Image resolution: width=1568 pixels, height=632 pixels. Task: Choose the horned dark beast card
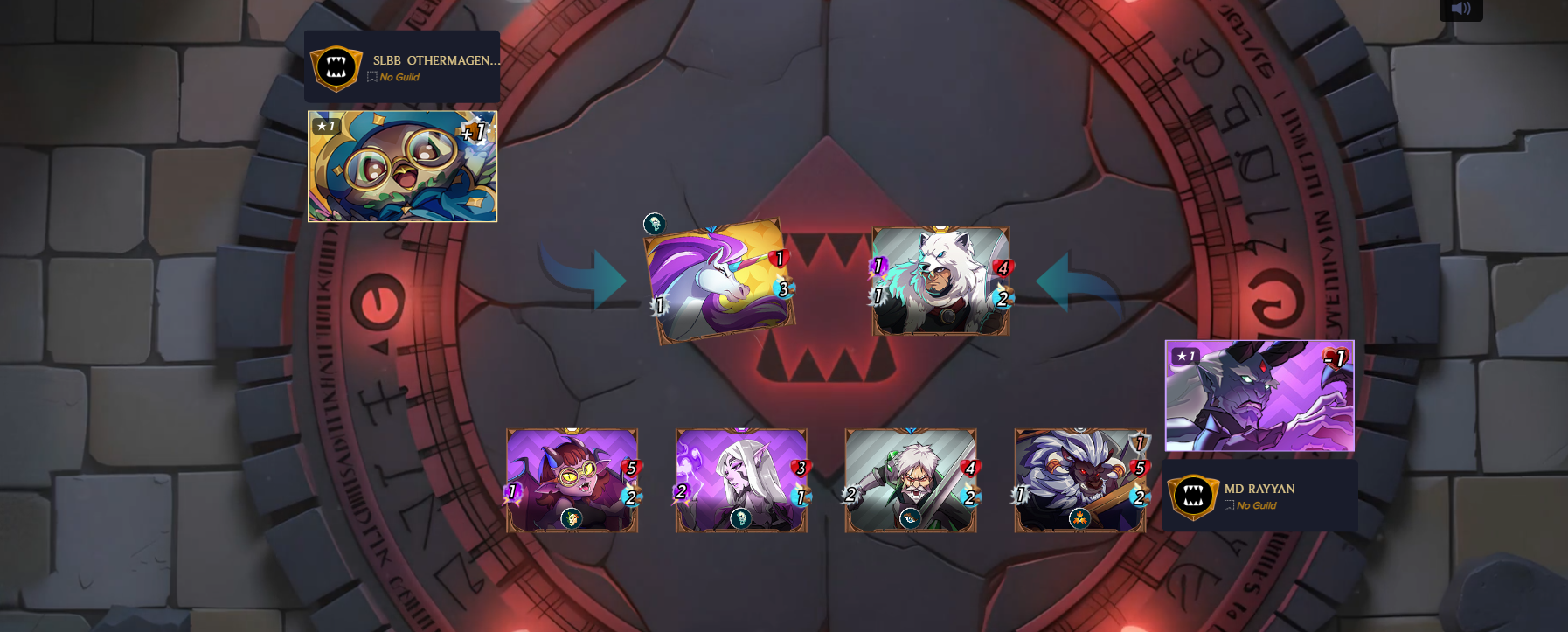(1080, 480)
